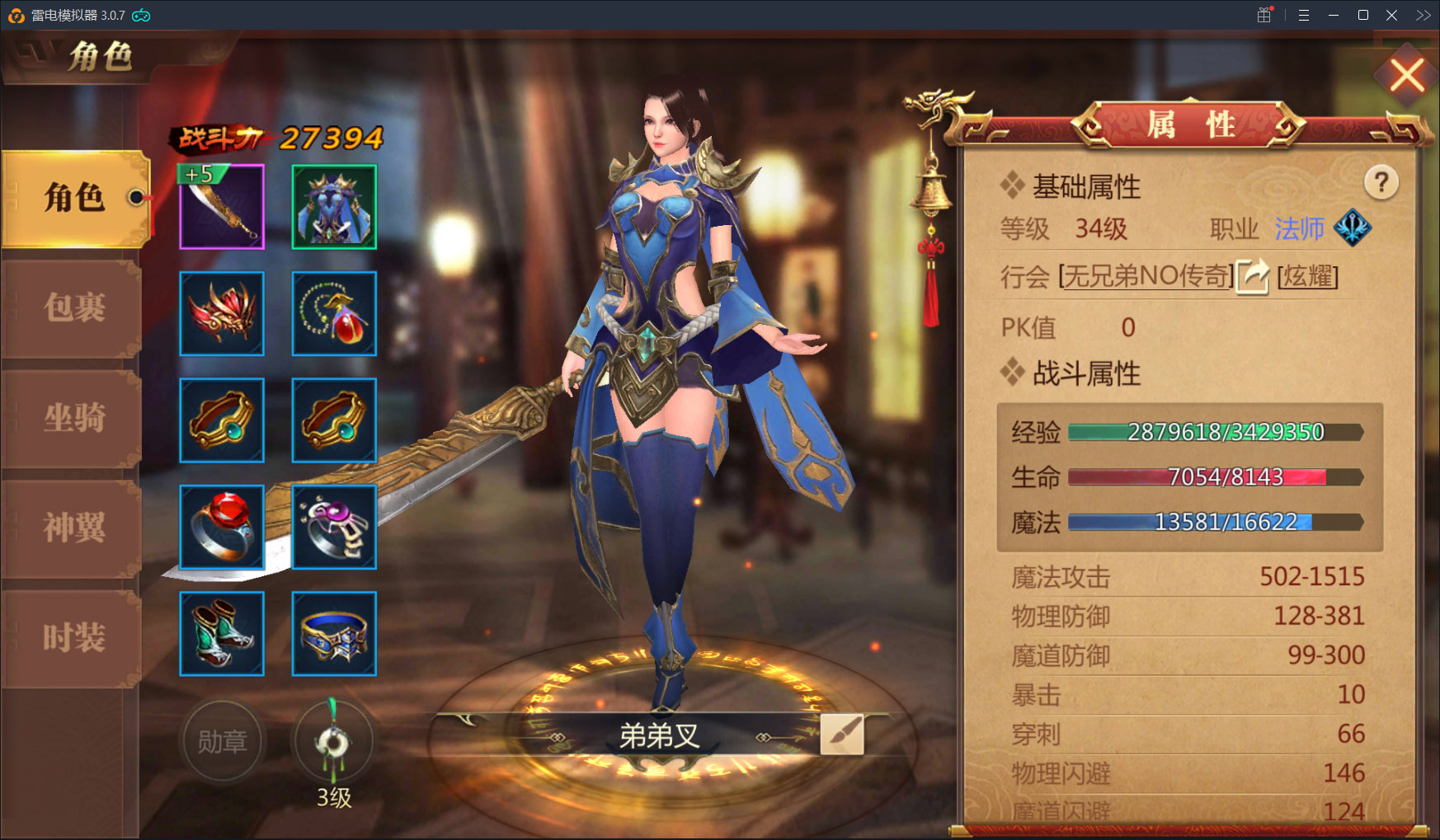Switch to the 包裹 tab

point(74,307)
